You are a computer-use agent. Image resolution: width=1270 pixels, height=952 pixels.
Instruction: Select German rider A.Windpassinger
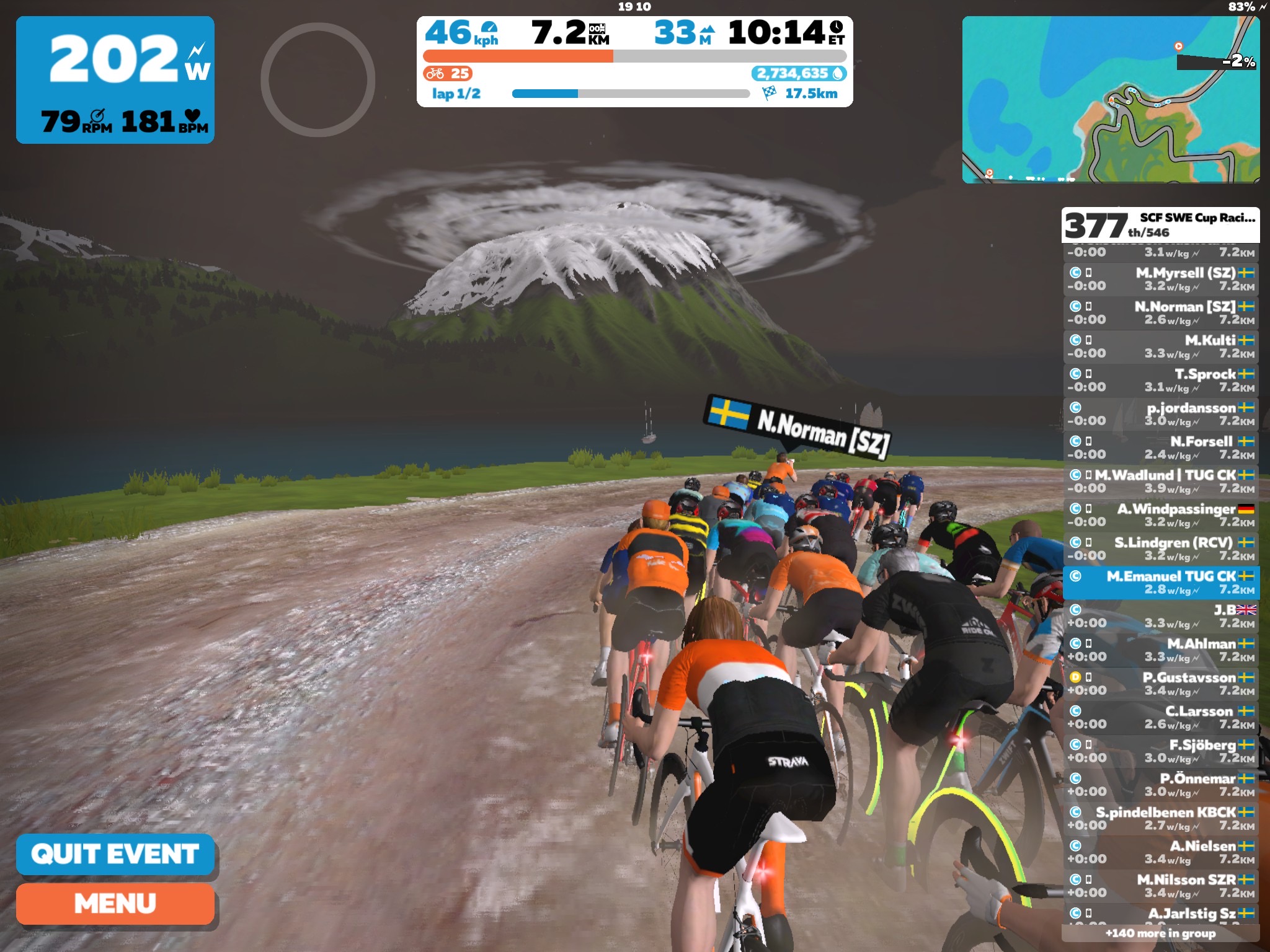click(1161, 515)
